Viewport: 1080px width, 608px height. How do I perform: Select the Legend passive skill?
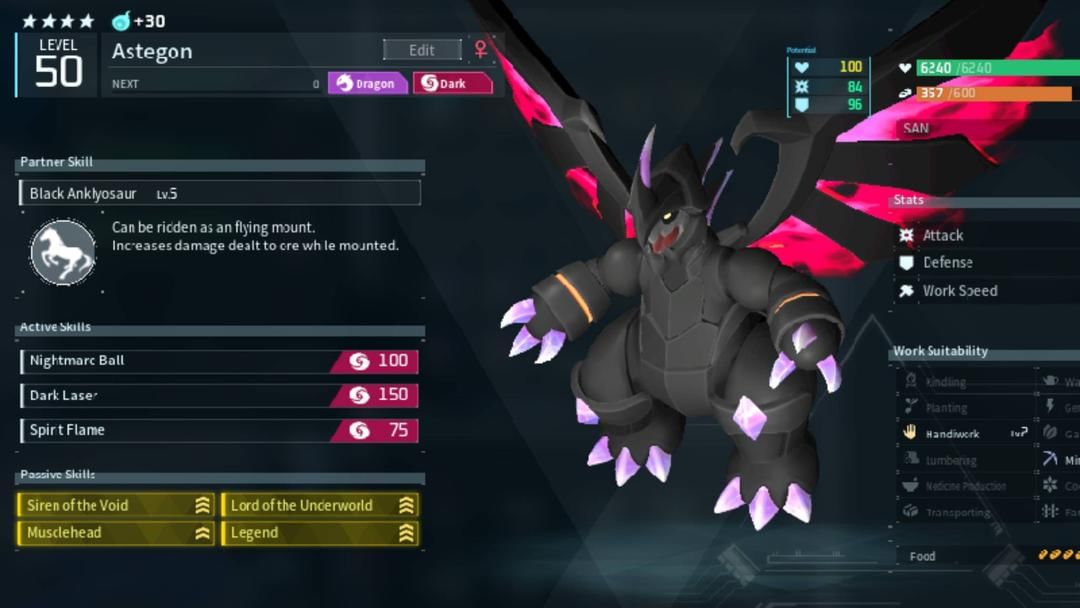pyautogui.click(x=320, y=533)
